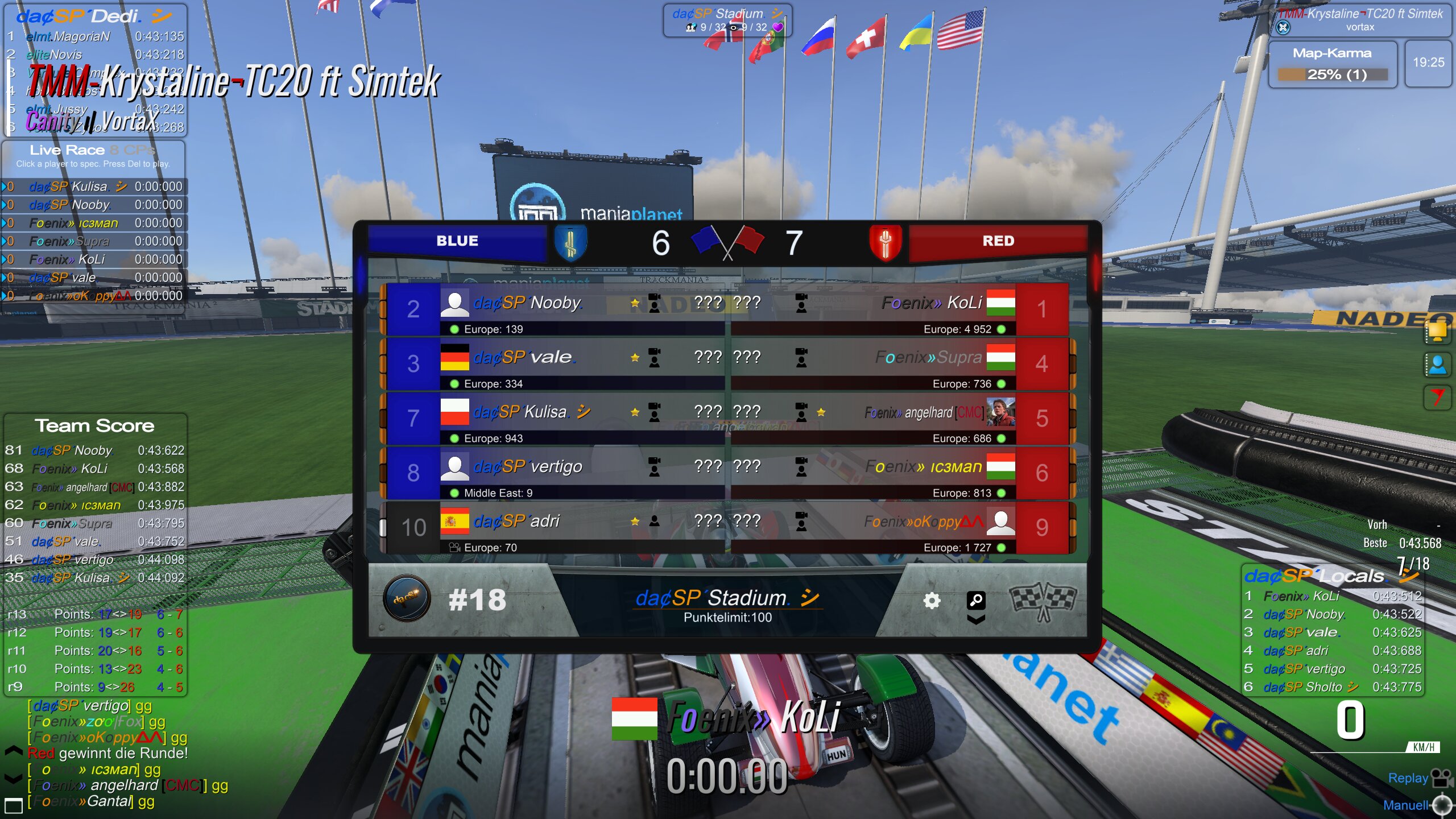1456x819 pixels.
Task: Click the scoreboard magnifier search icon
Action: [976, 599]
